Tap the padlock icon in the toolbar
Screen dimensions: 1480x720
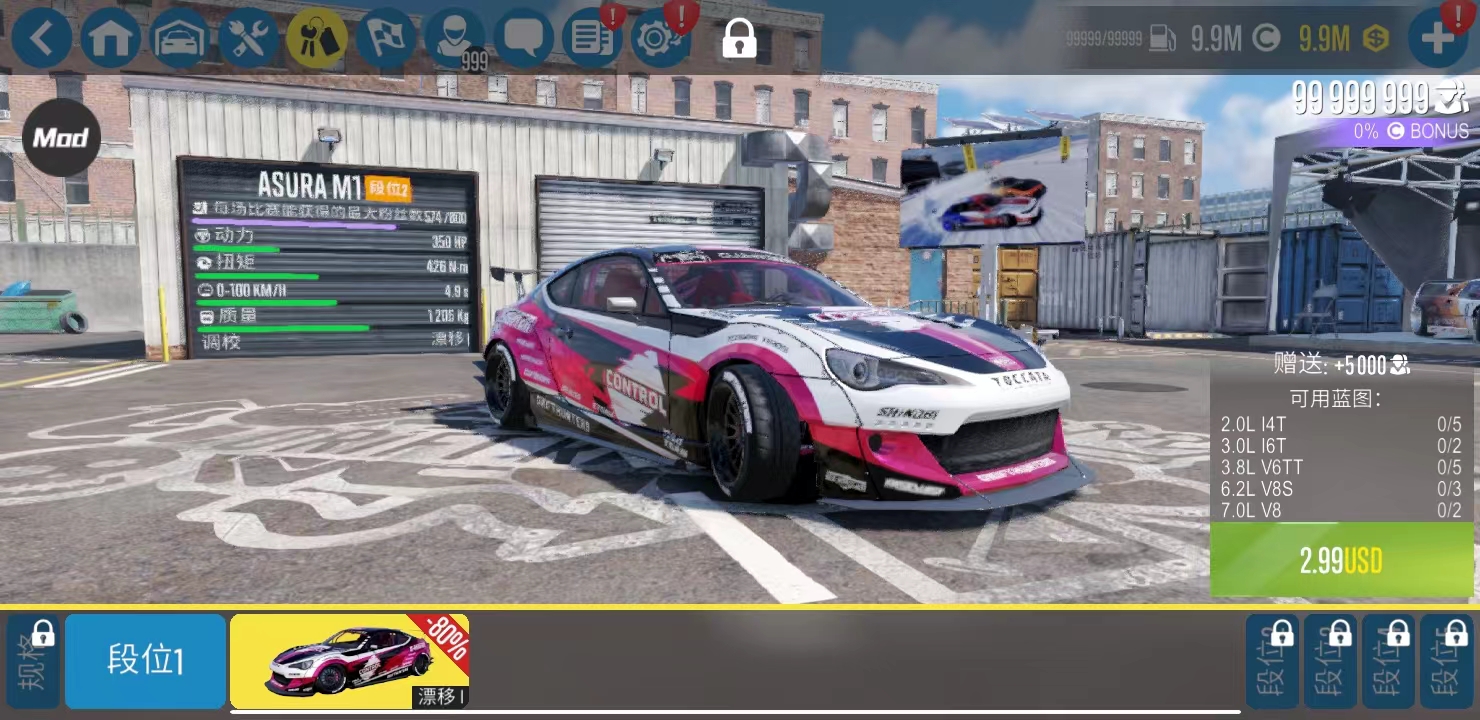pos(737,40)
